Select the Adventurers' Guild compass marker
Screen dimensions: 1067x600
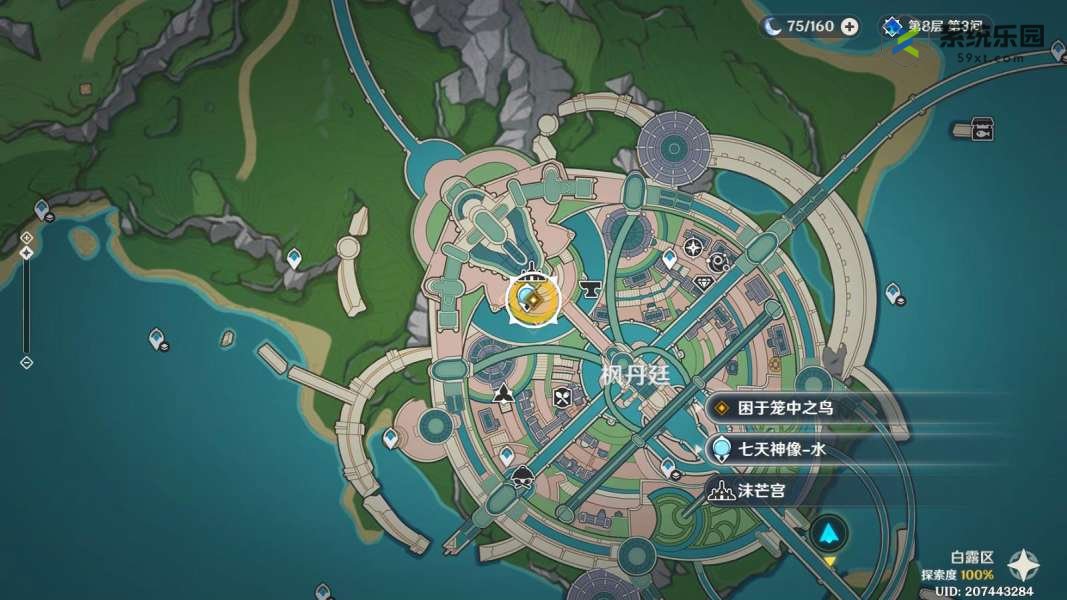pos(694,246)
